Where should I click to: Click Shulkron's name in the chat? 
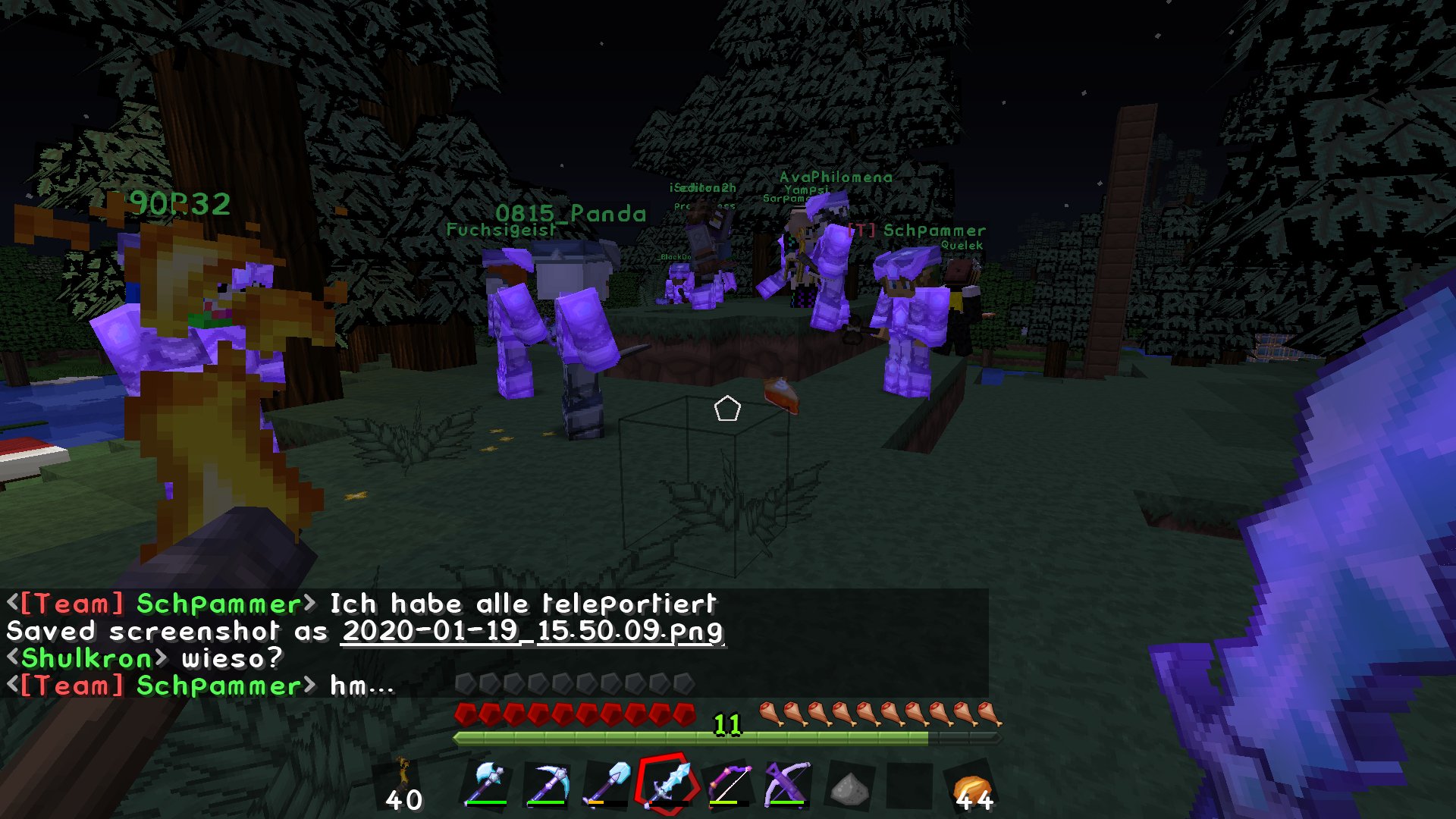tap(86, 658)
